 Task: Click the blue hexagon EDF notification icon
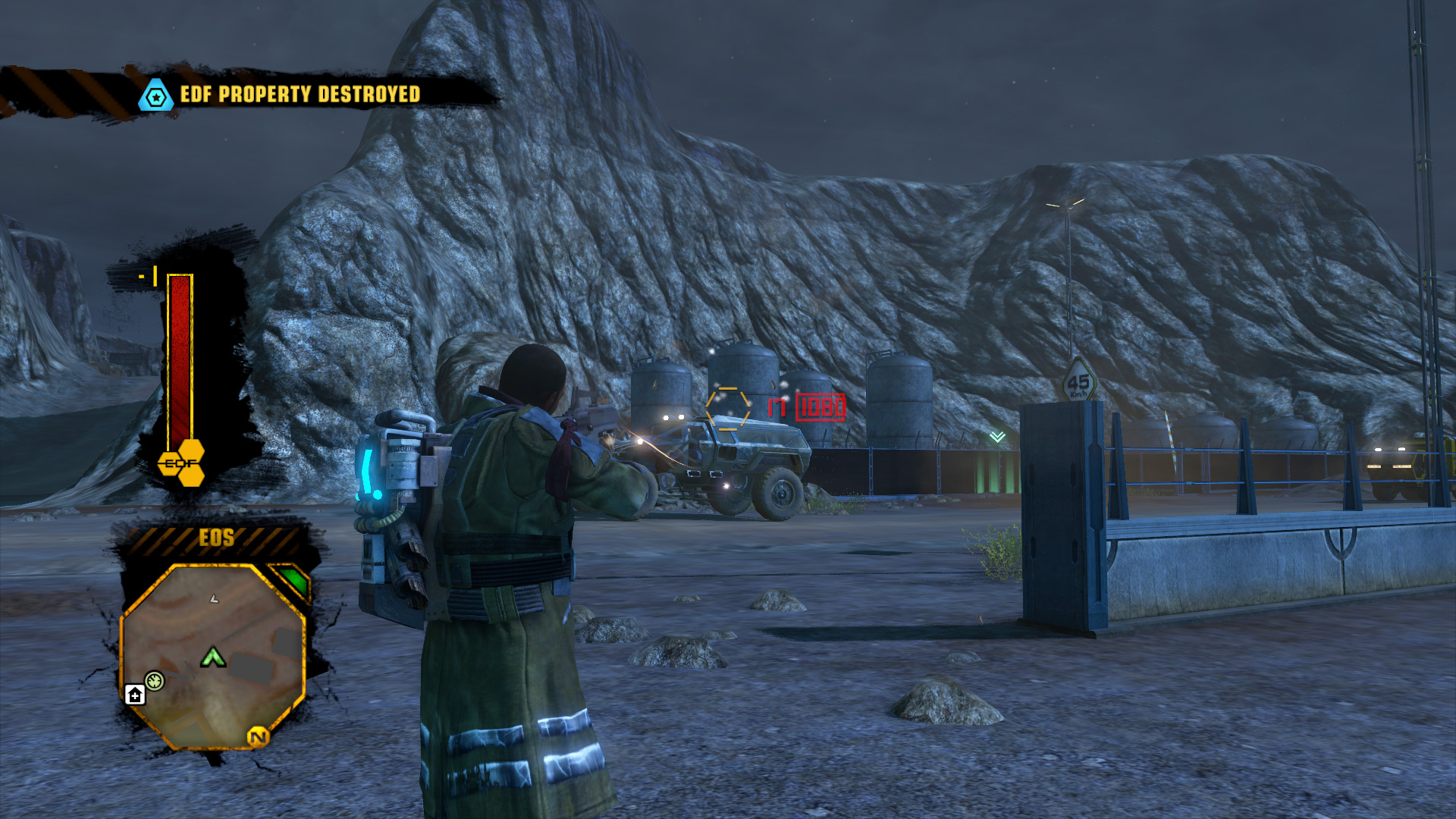click(156, 96)
